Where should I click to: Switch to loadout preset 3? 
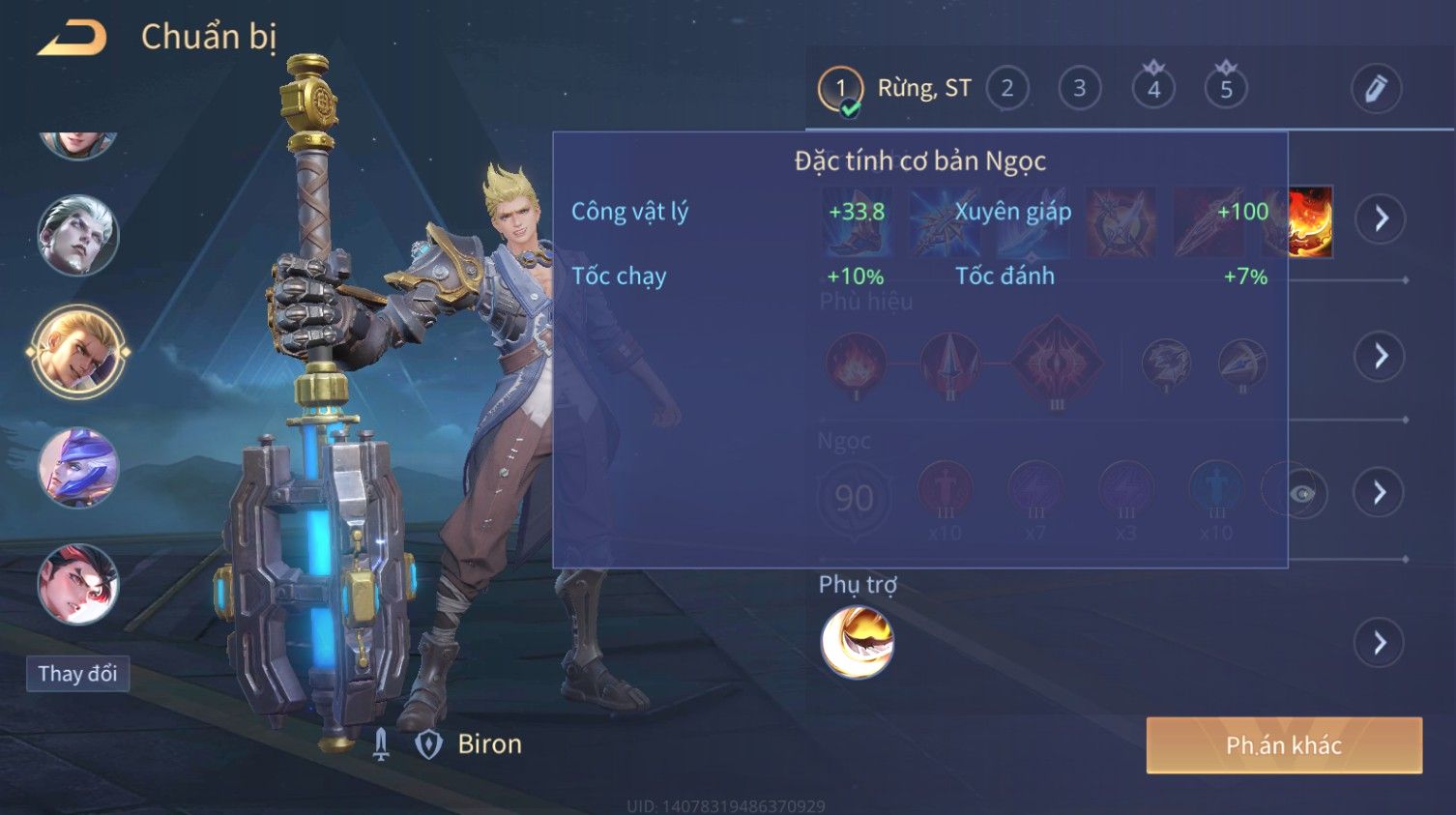1080,89
